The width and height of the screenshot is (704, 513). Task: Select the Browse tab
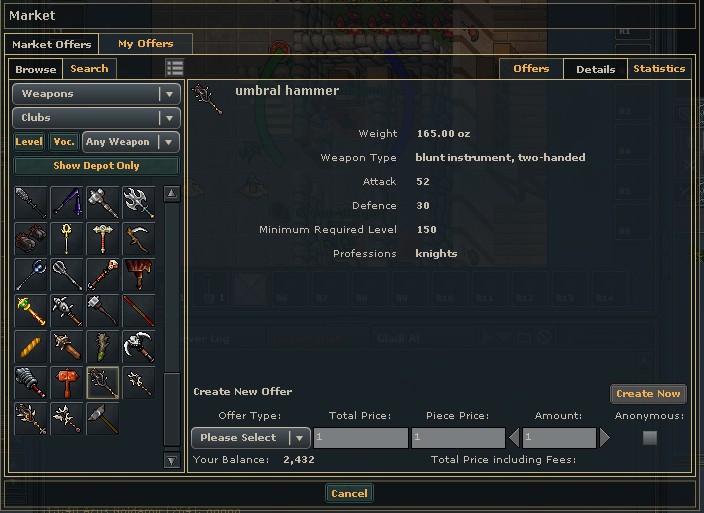[x=36, y=69]
